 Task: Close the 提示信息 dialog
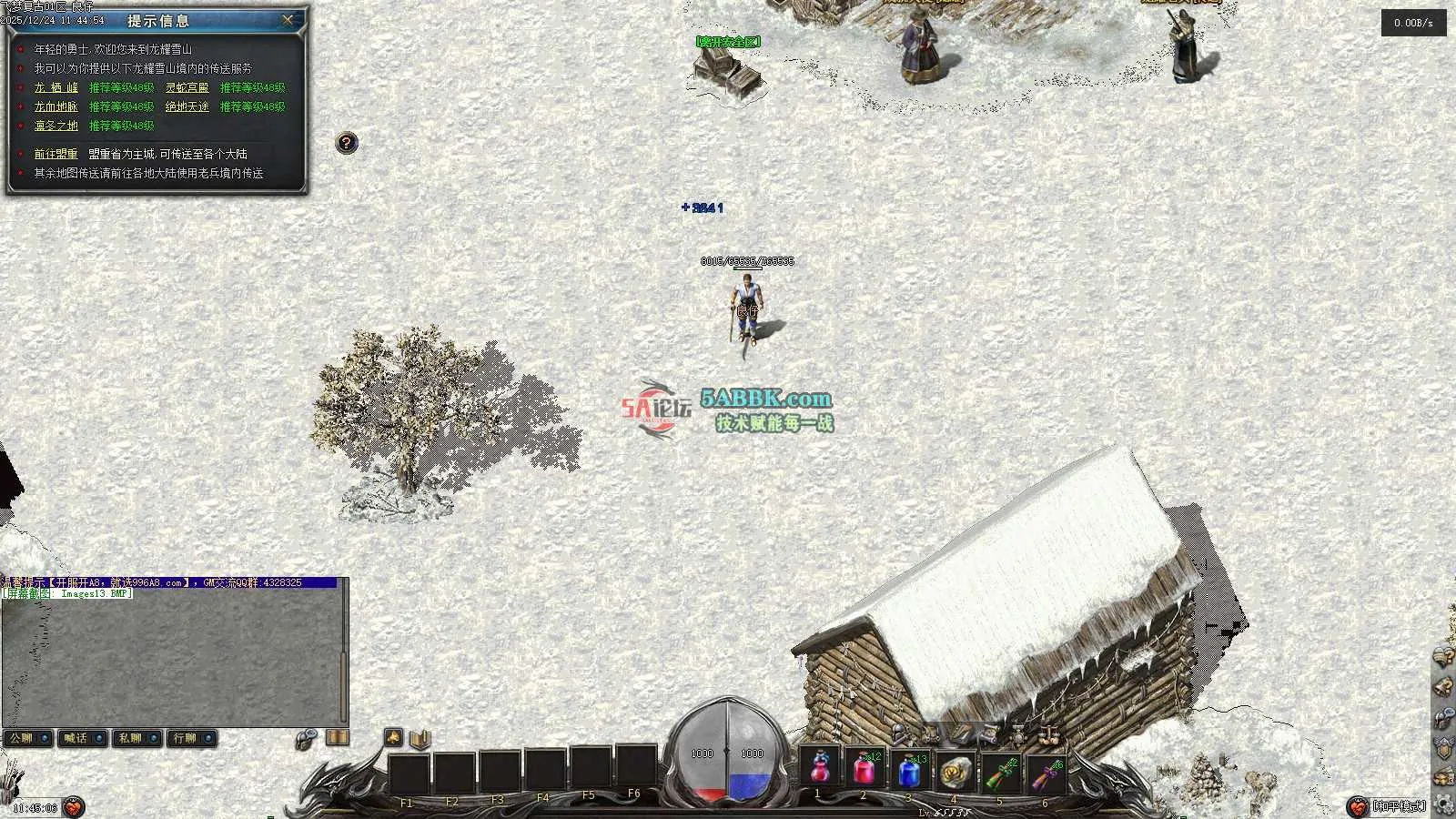click(288, 19)
